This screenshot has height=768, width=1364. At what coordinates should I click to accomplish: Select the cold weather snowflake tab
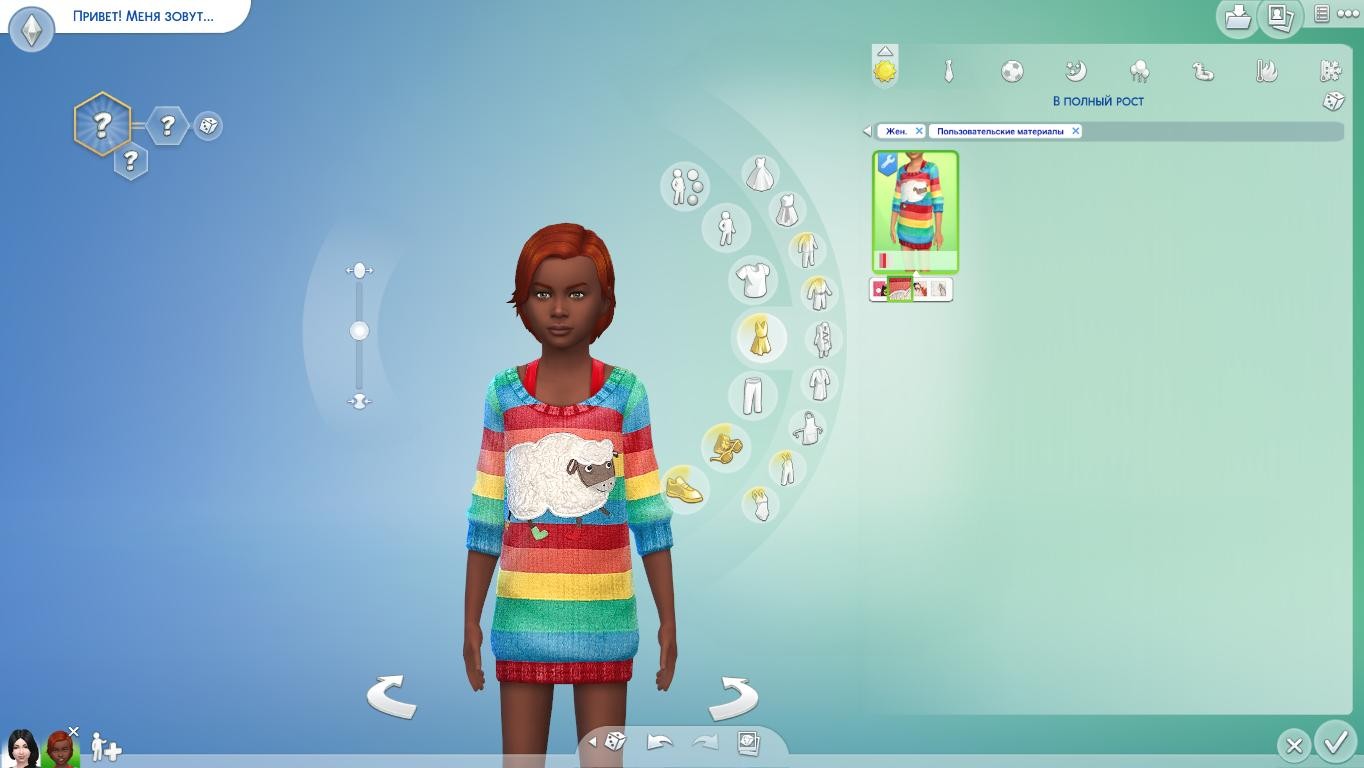pyautogui.click(x=1330, y=71)
